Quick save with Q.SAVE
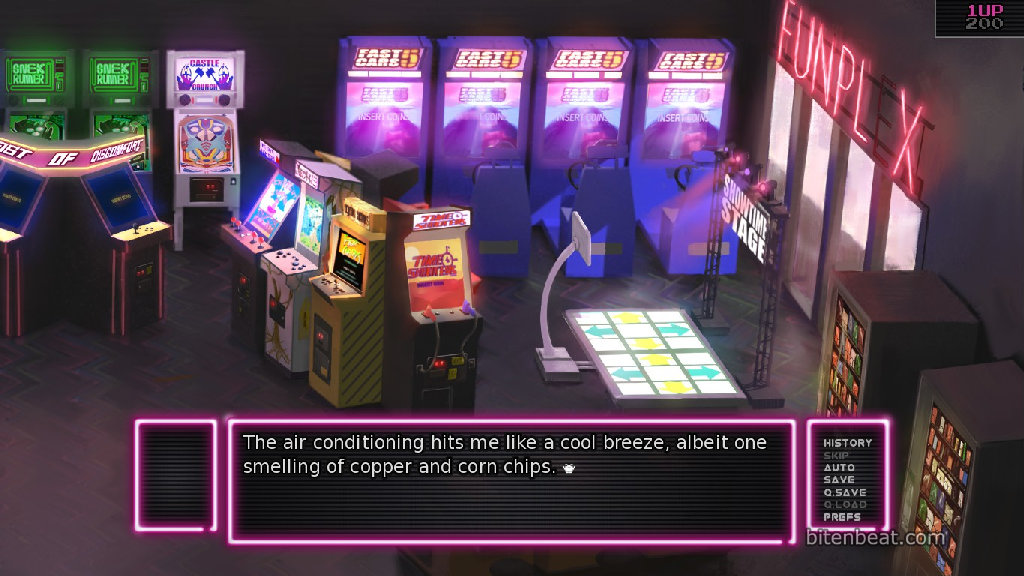 pos(844,492)
